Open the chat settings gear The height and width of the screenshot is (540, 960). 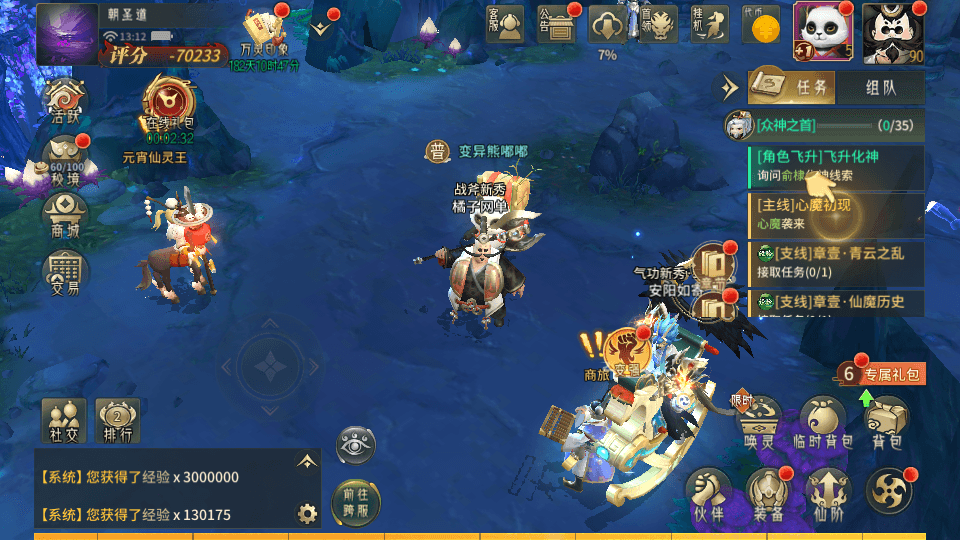(x=307, y=514)
